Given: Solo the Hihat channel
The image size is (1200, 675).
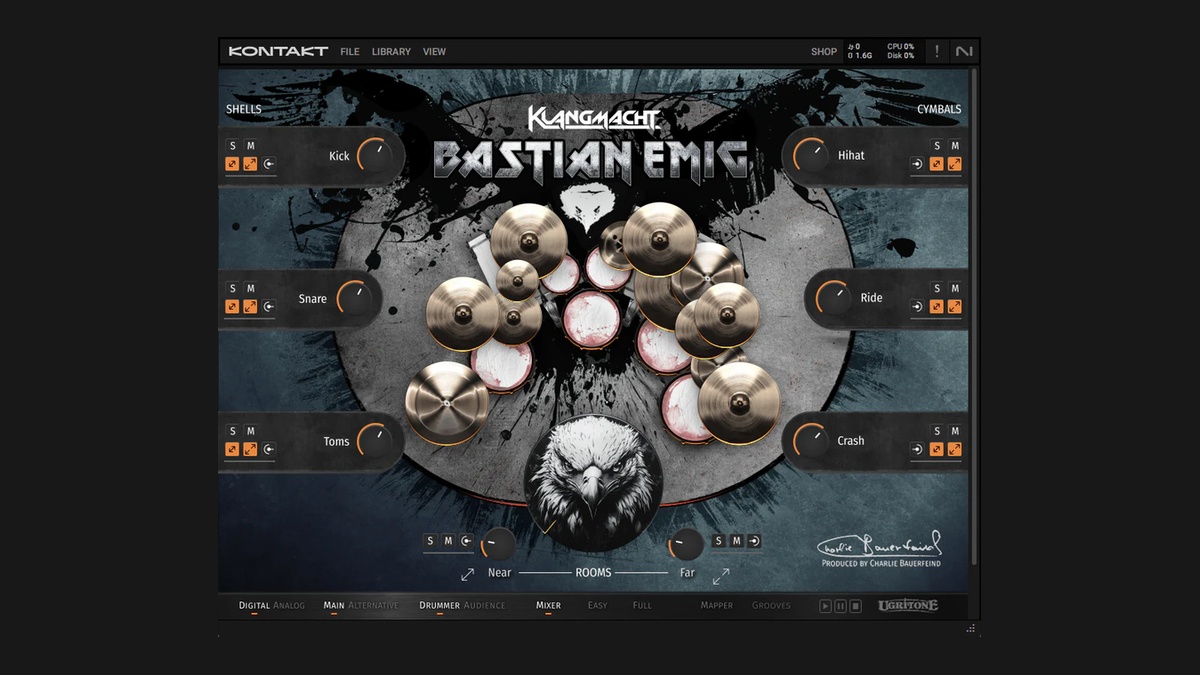Looking at the screenshot, I should [x=937, y=146].
